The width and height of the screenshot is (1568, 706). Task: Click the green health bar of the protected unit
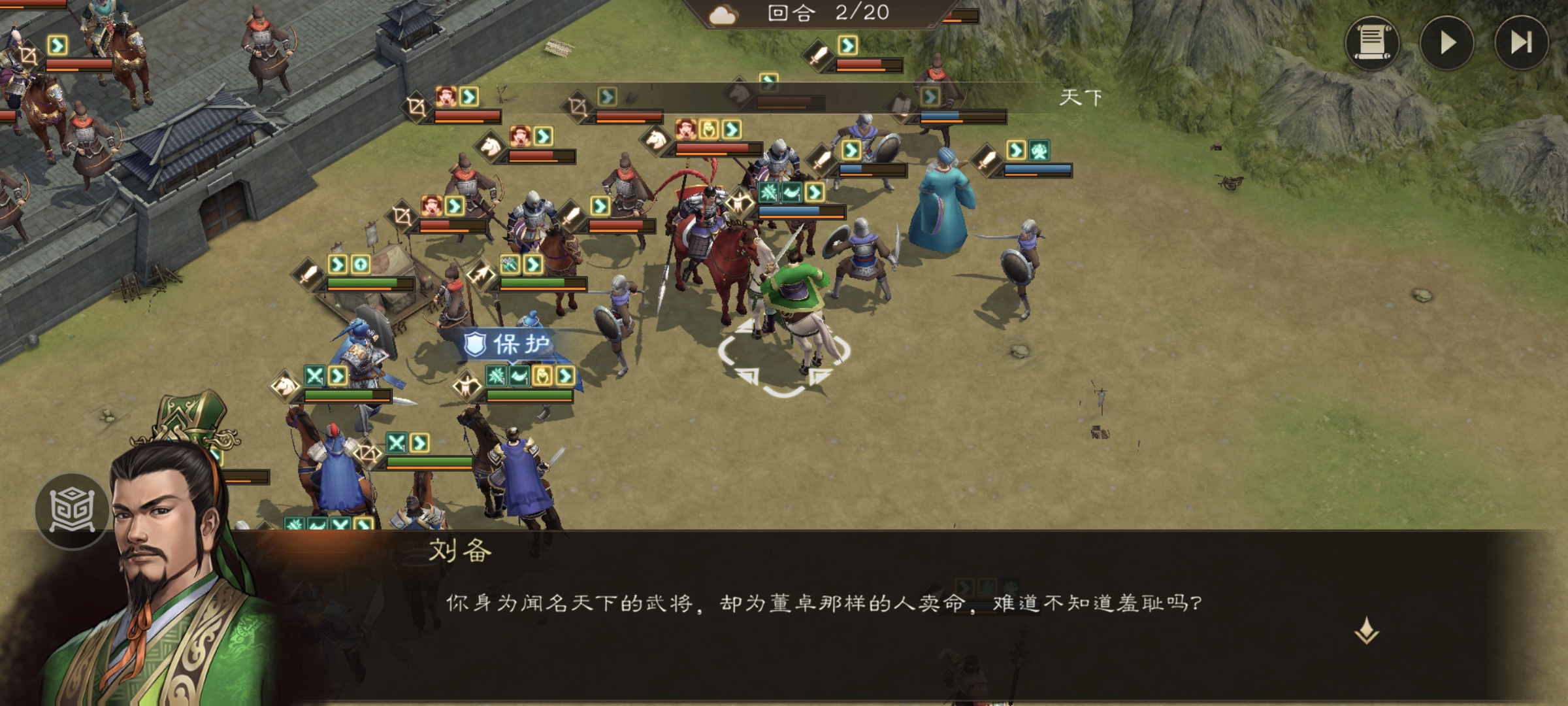530,395
